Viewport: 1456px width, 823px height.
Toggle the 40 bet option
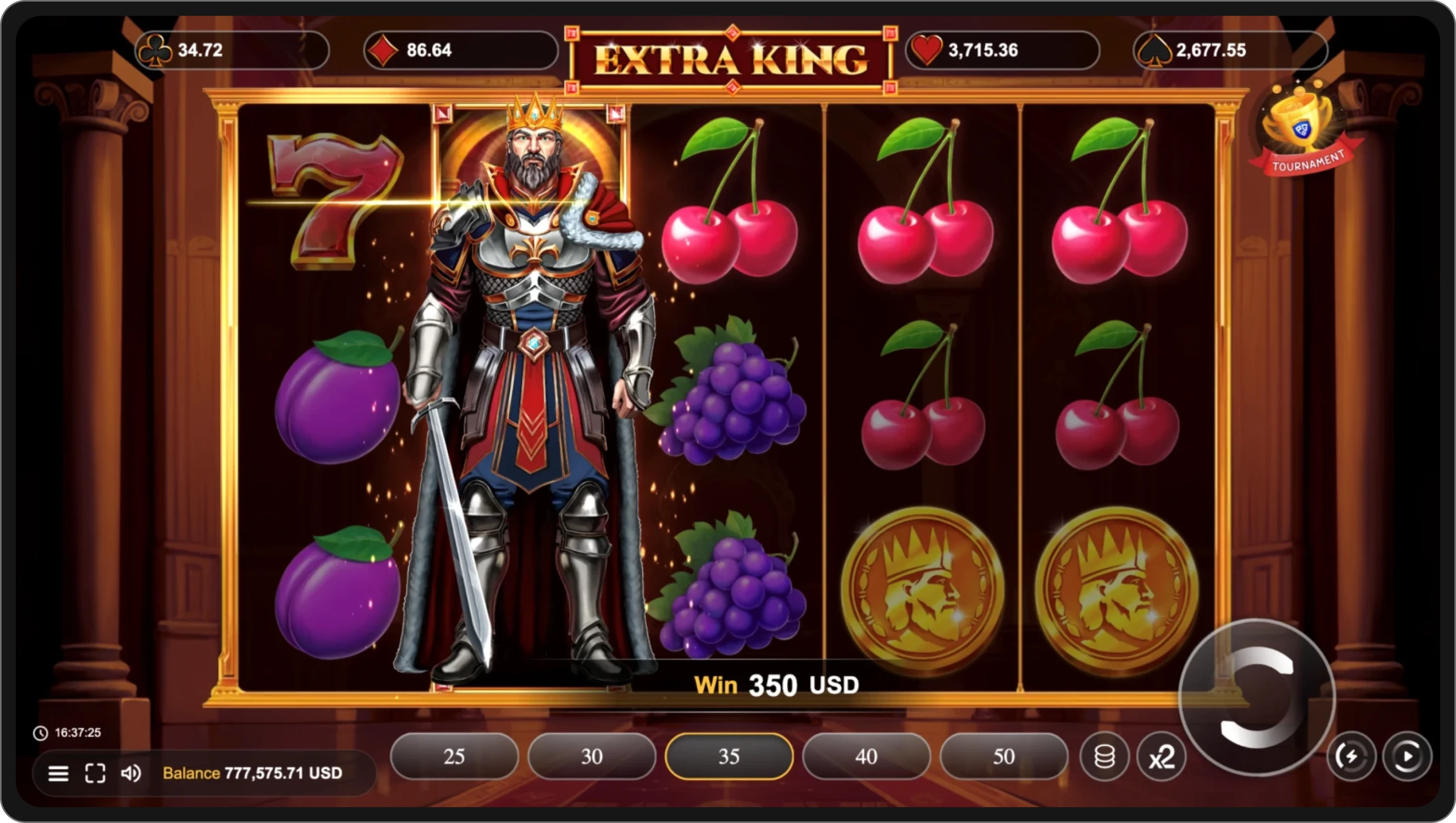[x=866, y=757]
